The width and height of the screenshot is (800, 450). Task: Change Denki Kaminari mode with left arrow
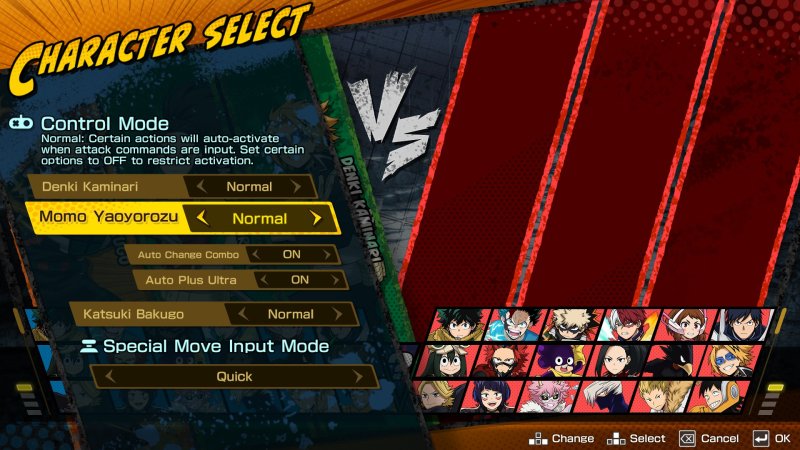[203, 186]
